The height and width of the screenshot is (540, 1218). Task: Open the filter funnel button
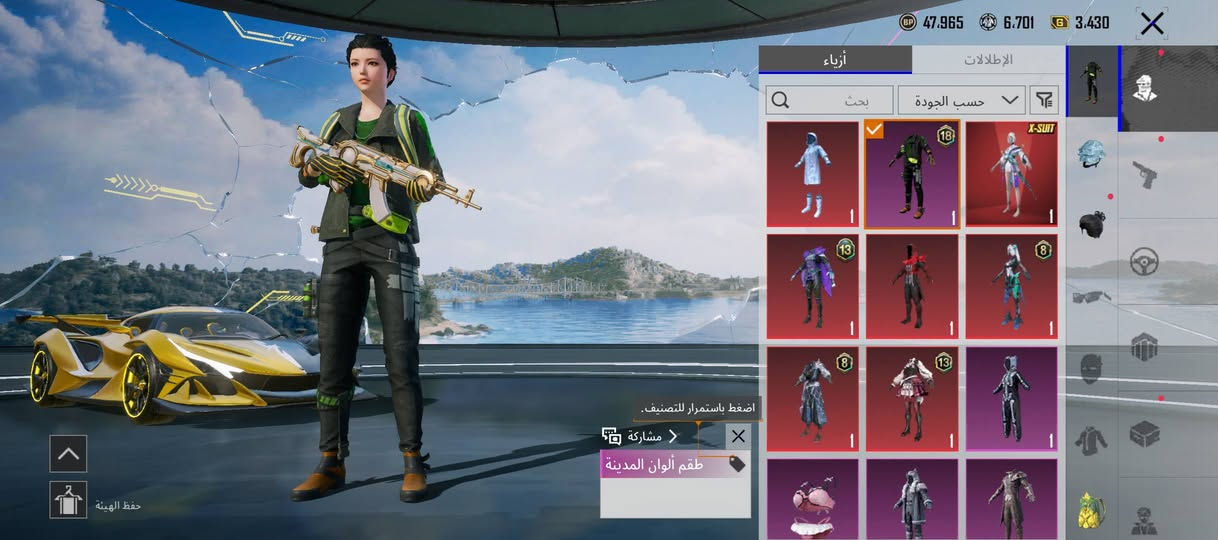[1044, 100]
